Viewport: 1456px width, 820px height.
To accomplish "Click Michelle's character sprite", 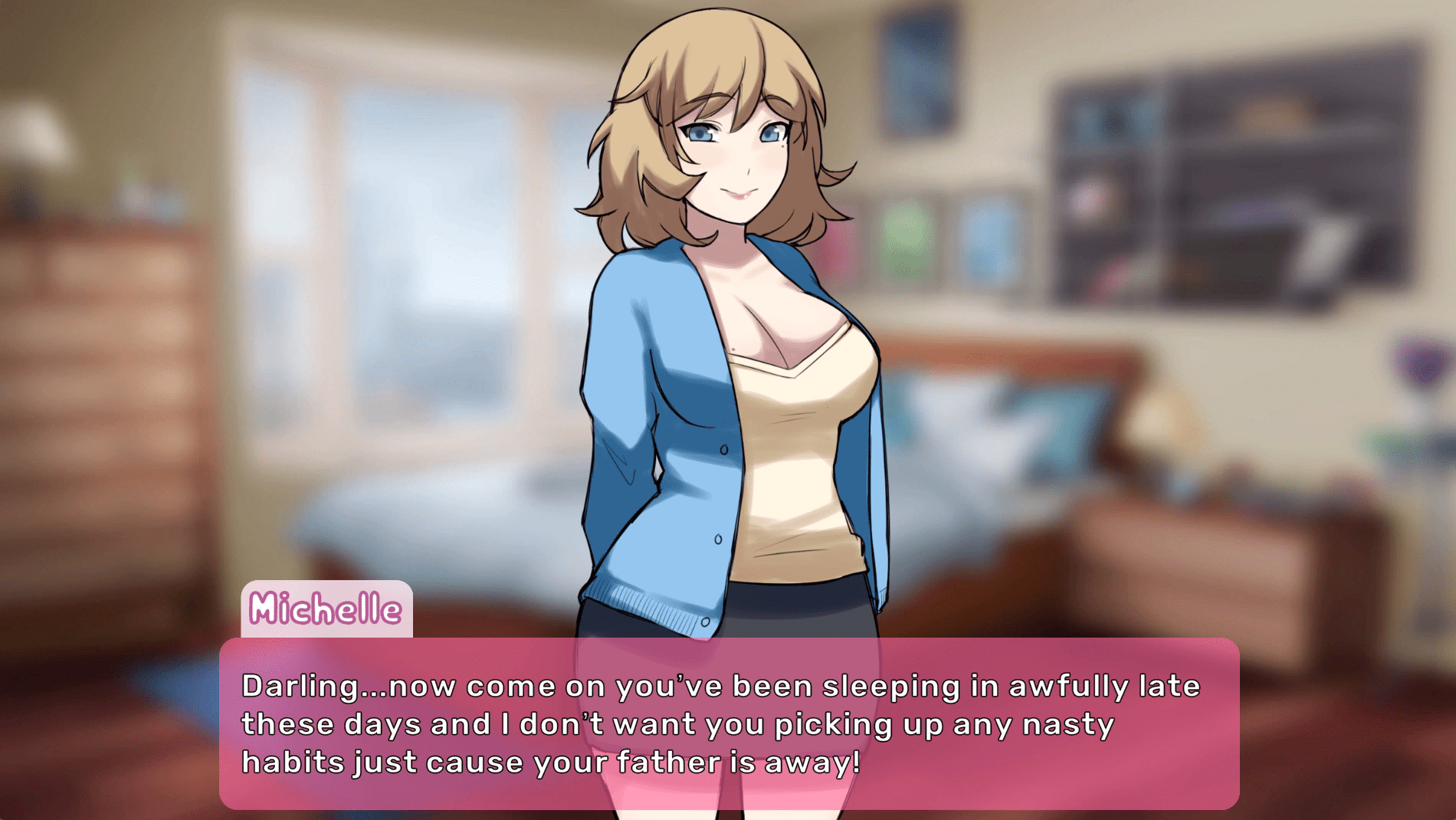I will pos(736,345).
